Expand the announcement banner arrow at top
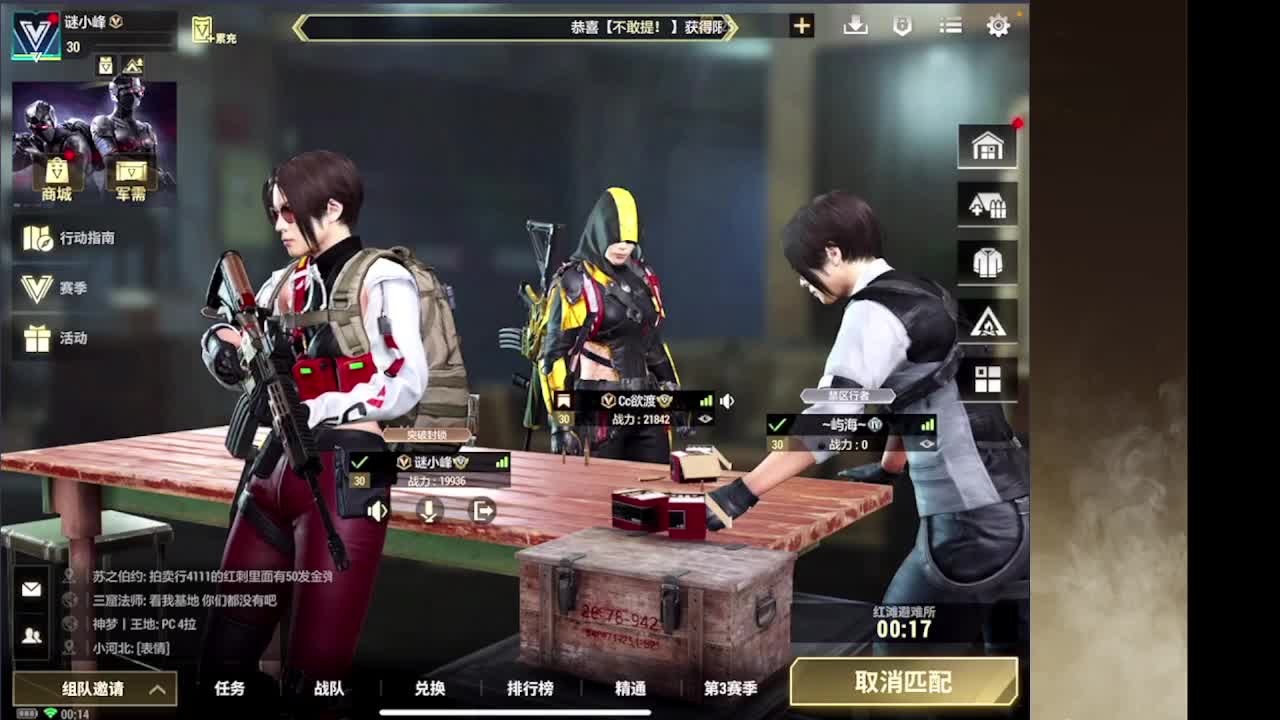 (730, 28)
